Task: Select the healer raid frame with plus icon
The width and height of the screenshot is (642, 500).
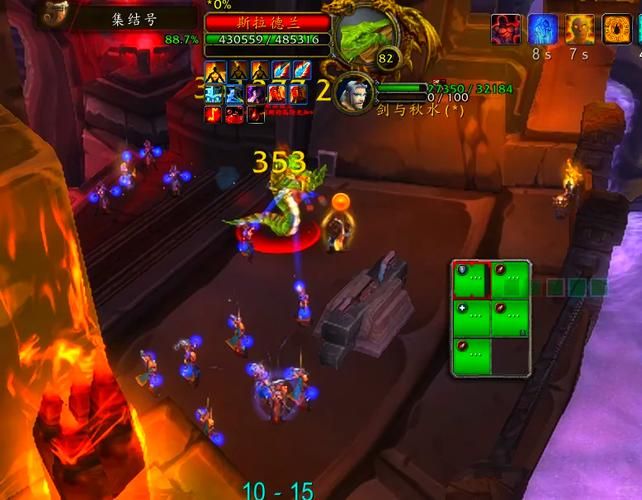Action: [x=472, y=318]
